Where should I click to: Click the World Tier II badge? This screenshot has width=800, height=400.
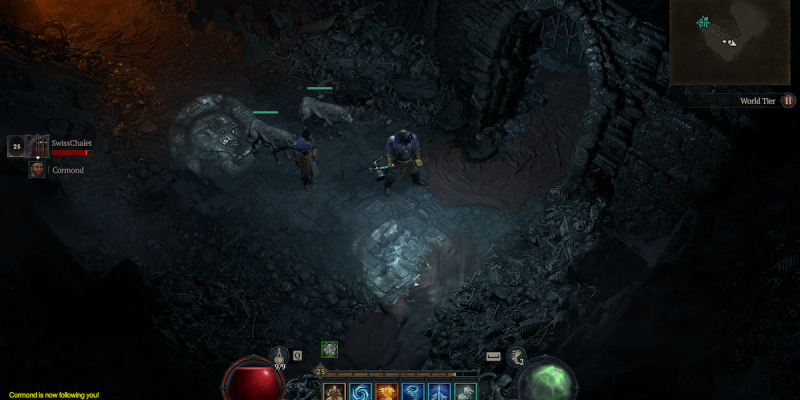(x=789, y=100)
